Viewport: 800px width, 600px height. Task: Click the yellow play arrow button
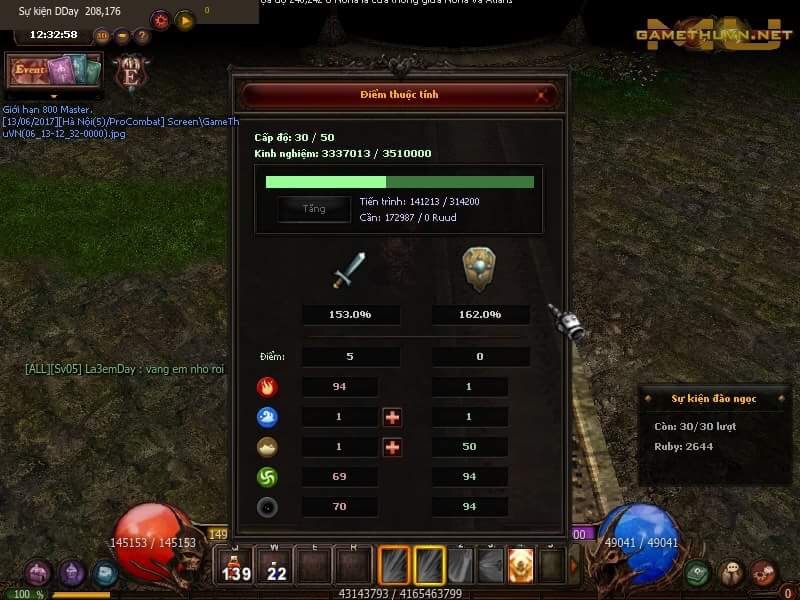(x=184, y=20)
